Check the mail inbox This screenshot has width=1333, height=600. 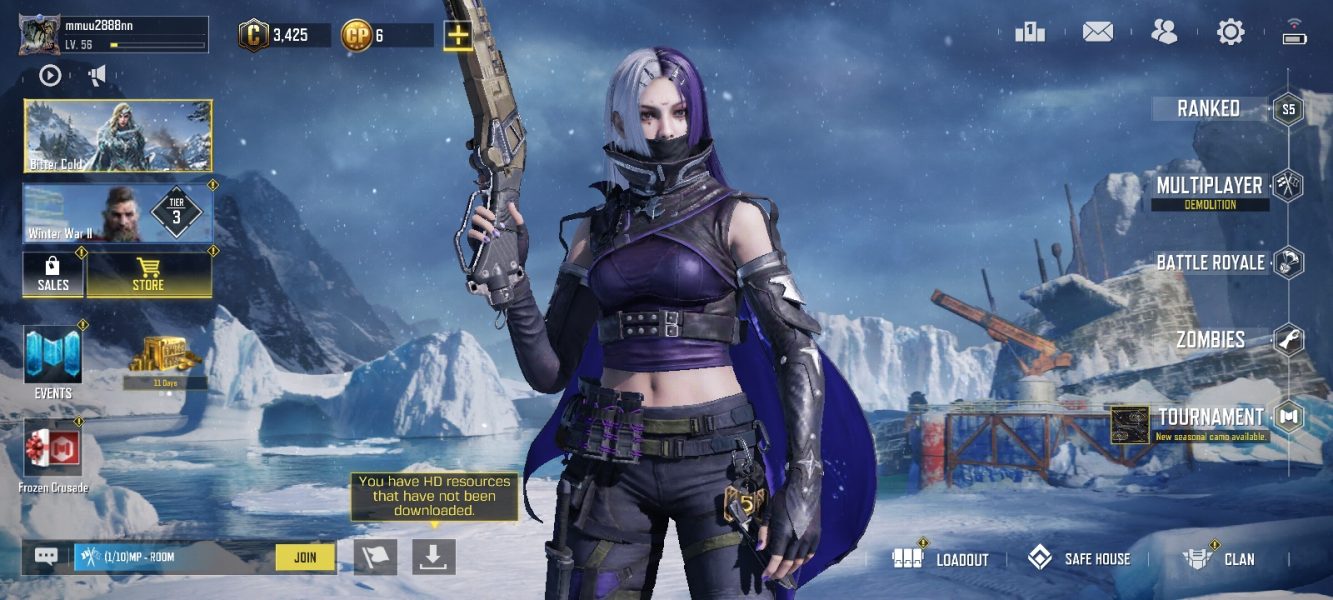1097,32
